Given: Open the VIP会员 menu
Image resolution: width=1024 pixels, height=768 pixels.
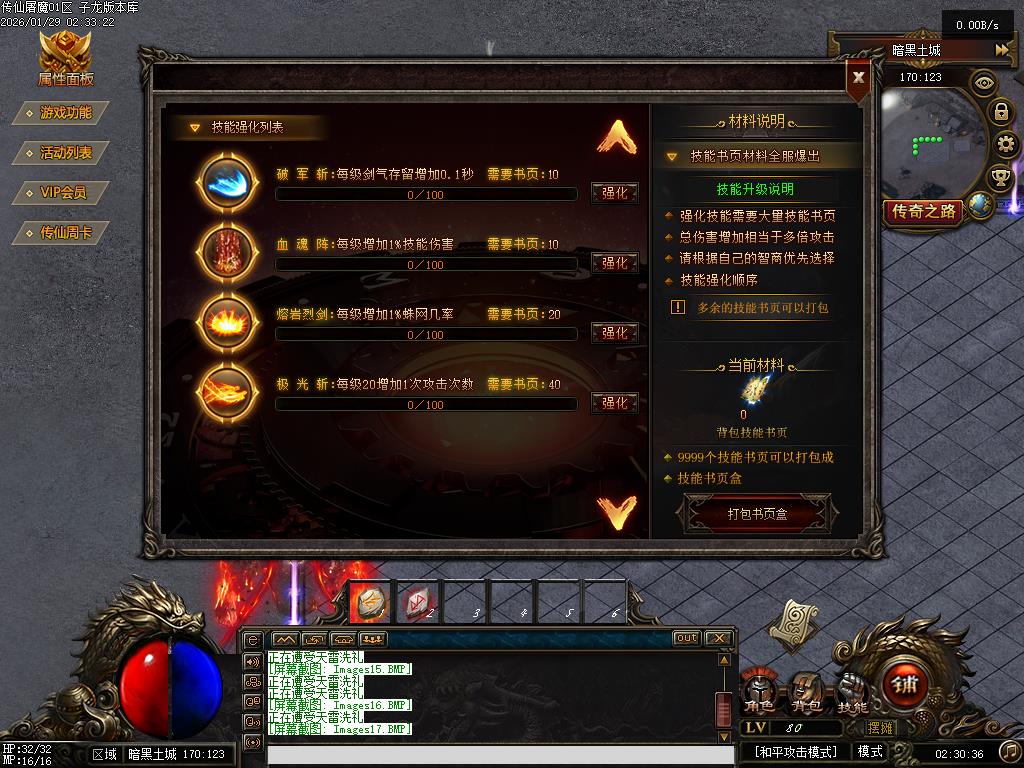Looking at the screenshot, I should click(x=63, y=193).
